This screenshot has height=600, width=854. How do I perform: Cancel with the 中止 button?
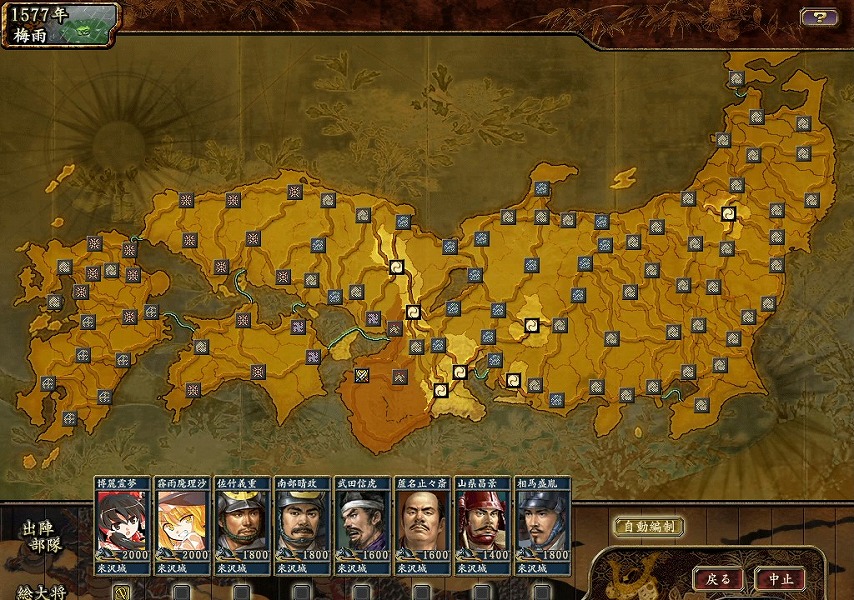[779, 578]
